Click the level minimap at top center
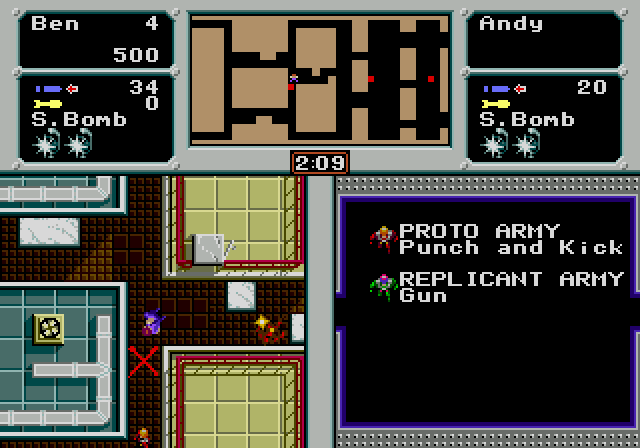640x448 pixels. pyautogui.click(x=320, y=78)
